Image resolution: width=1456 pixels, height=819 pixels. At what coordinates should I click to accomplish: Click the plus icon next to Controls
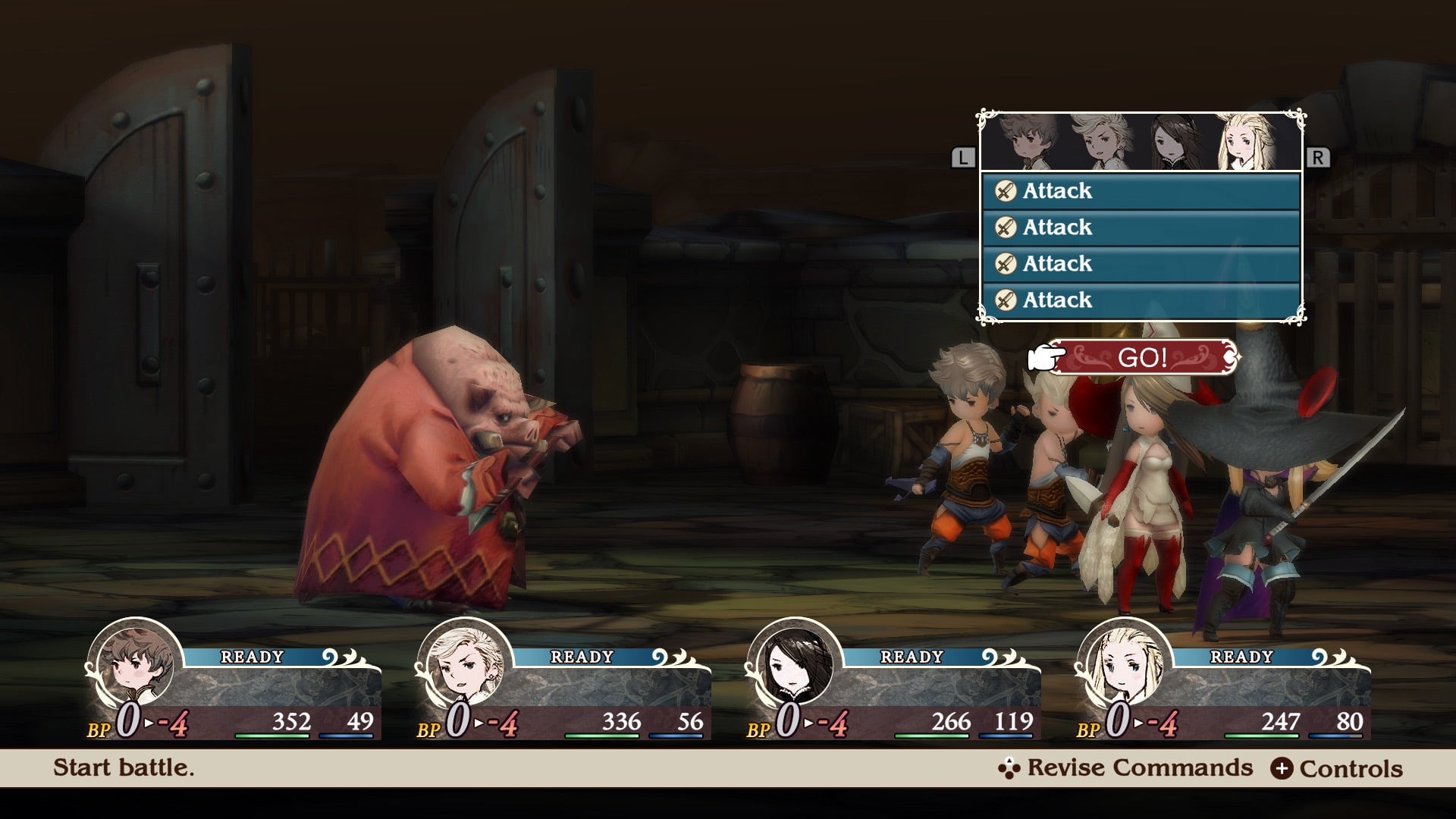click(x=1282, y=768)
